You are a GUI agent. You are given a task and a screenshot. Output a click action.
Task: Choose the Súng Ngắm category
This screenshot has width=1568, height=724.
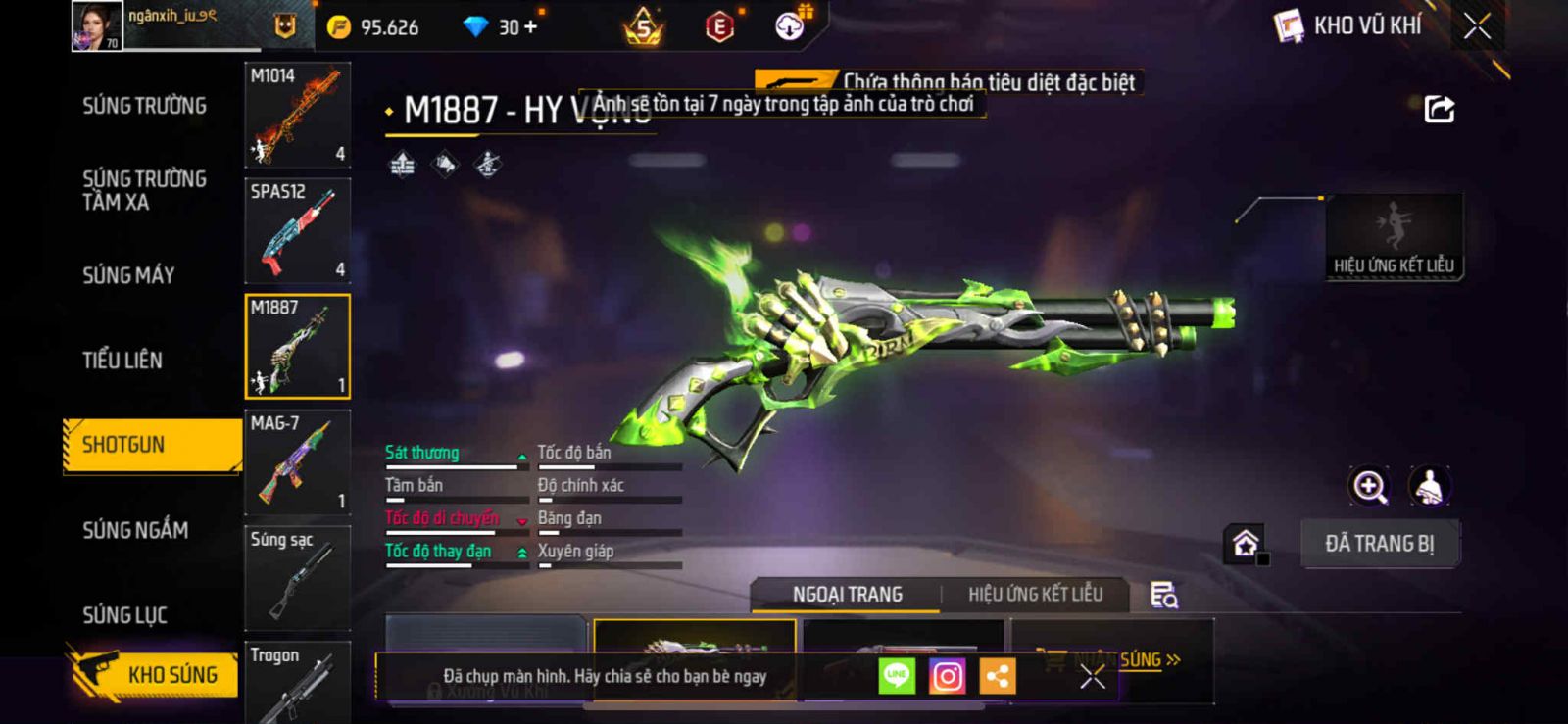135,530
